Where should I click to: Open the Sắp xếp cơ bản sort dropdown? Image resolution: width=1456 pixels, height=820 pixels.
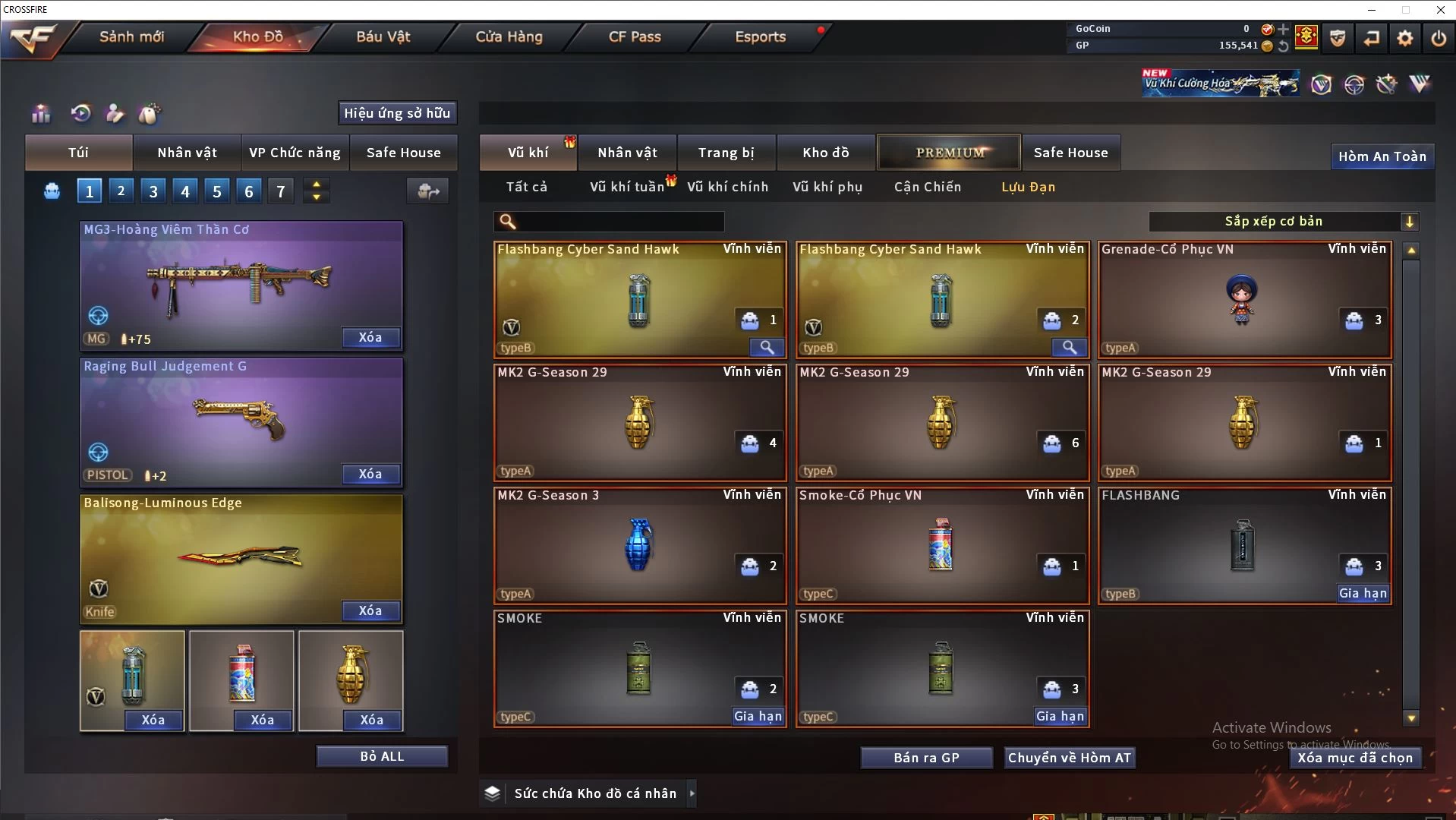tap(1283, 222)
